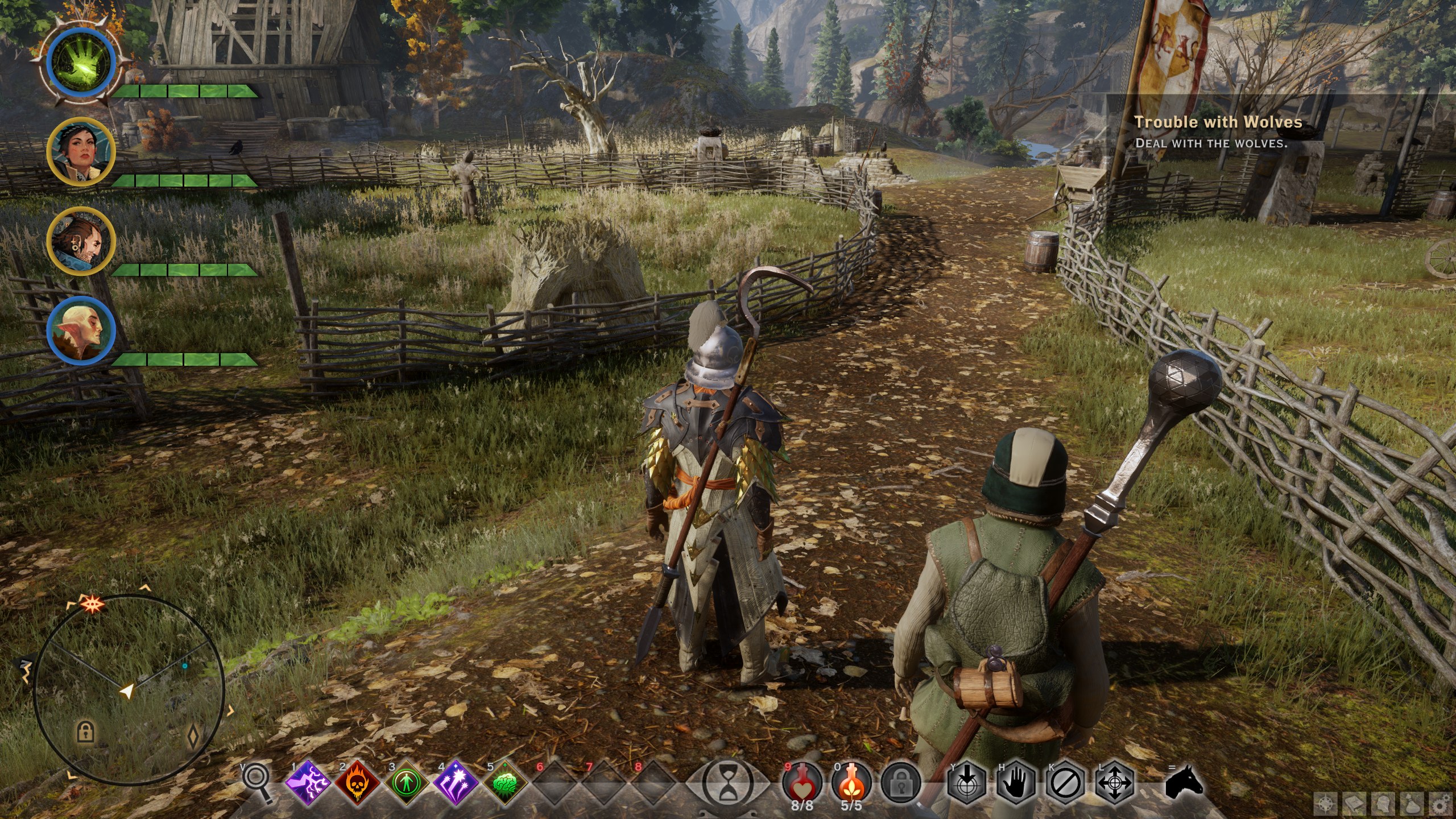Activate the magnifying glass search icon
Image resolution: width=1456 pixels, height=819 pixels.
click(x=257, y=783)
